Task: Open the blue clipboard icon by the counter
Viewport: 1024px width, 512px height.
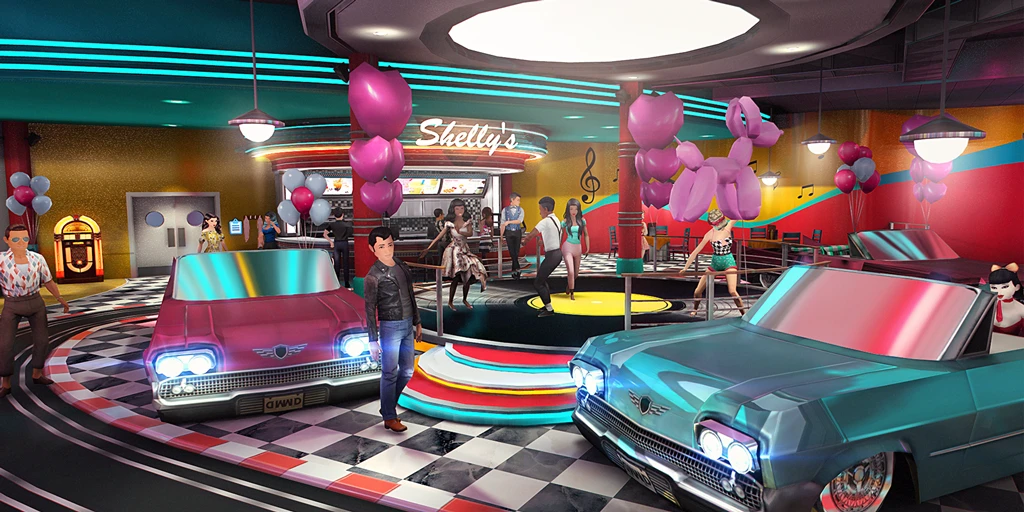Action: click(x=236, y=227)
